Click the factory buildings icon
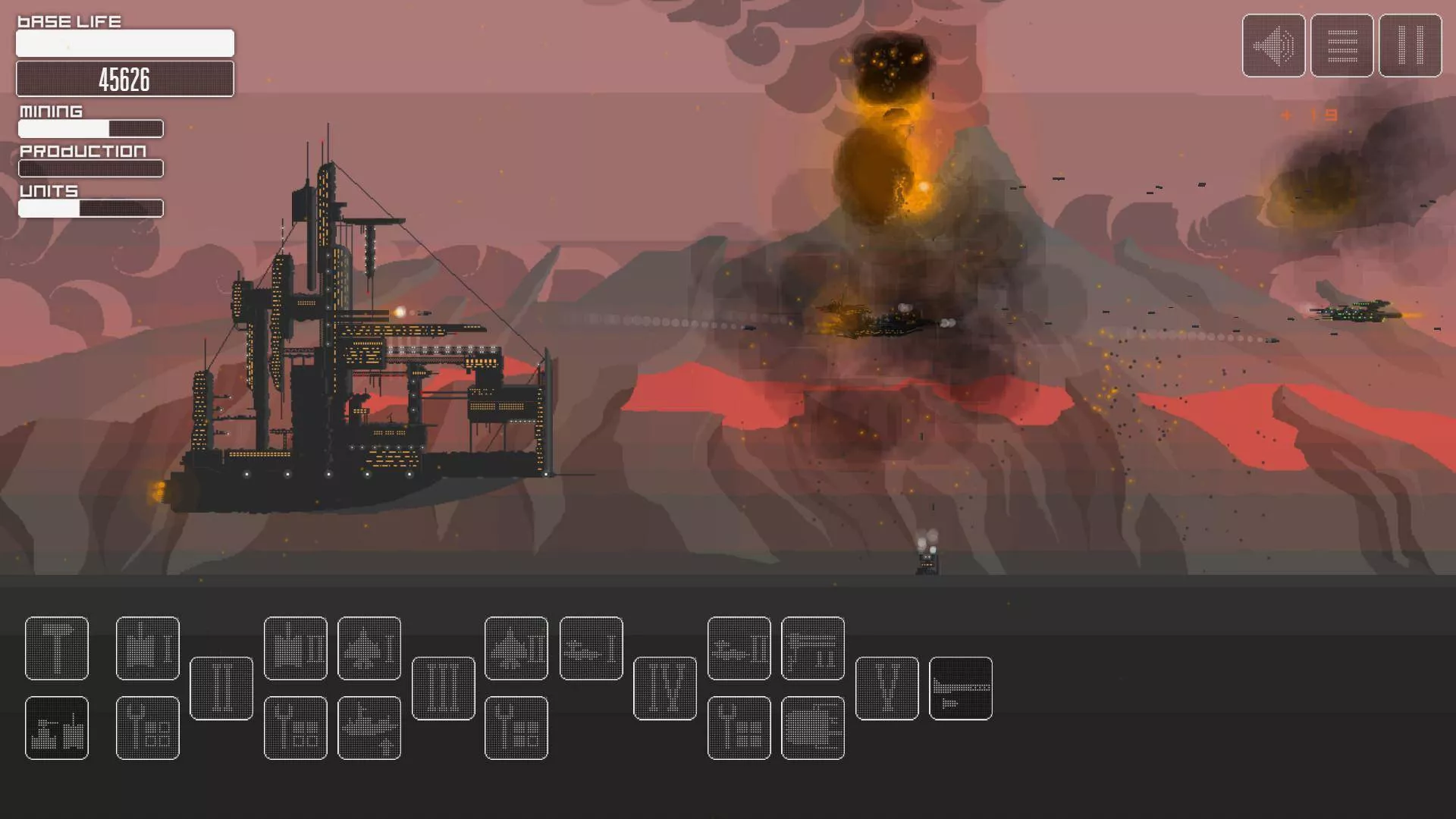 57,728
